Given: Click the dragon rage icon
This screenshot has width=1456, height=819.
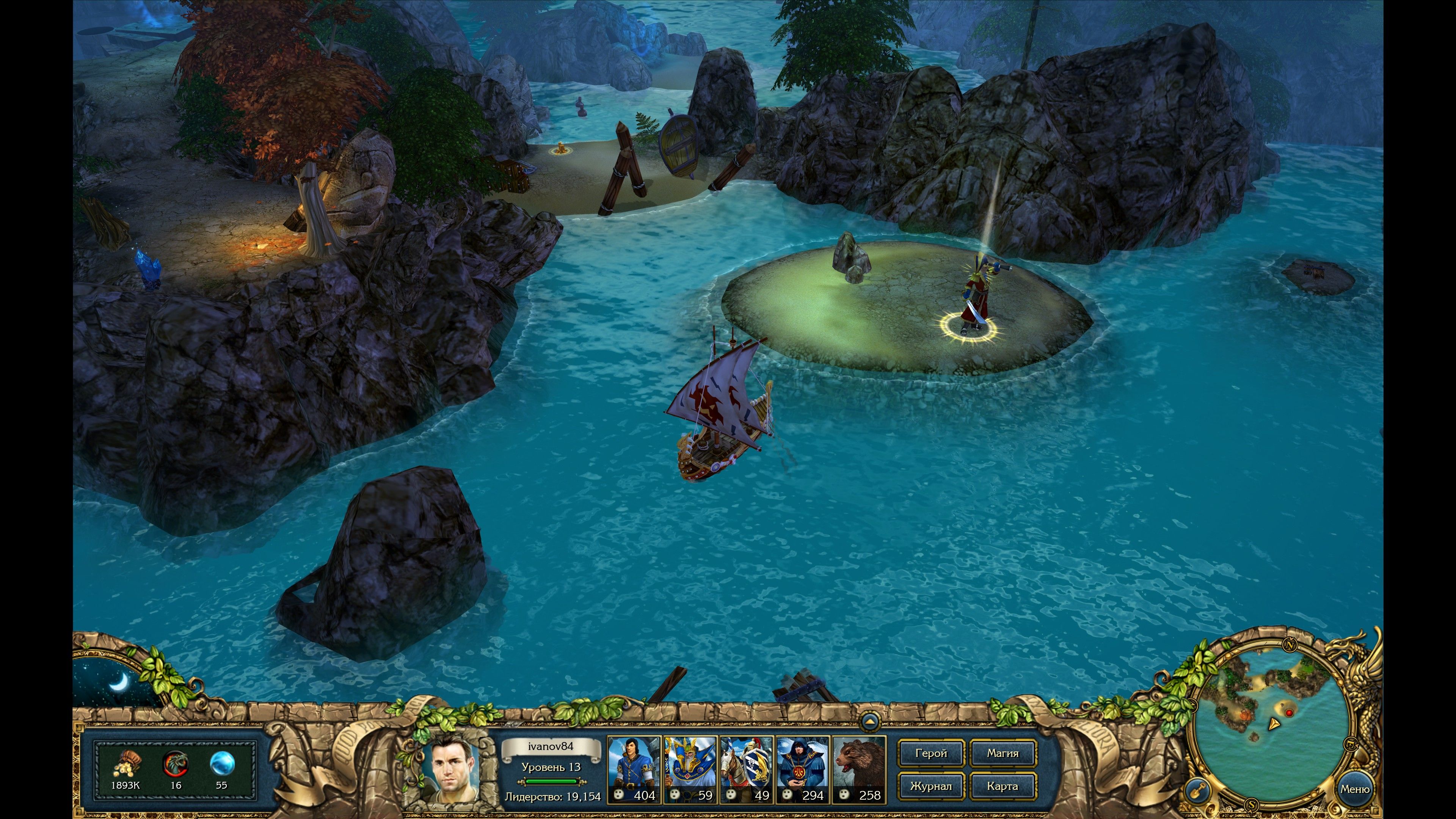Looking at the screenshot, I should tap(176, 765).
